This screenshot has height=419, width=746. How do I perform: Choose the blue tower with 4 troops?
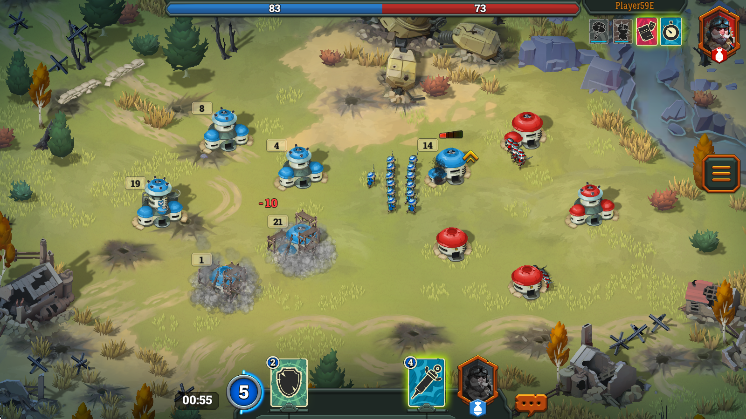(x=299, y=167)
